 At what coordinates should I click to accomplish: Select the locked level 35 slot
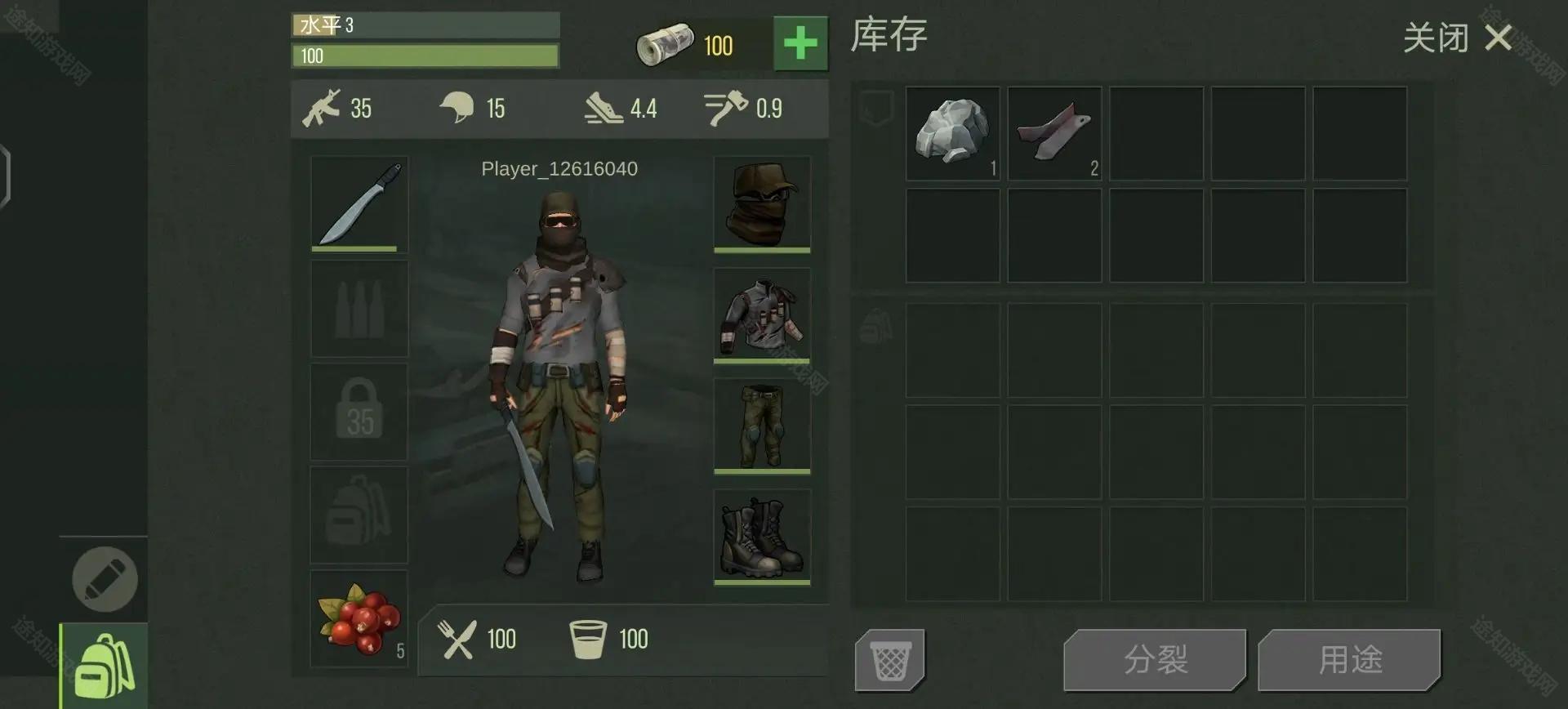(x=359, y=412)
